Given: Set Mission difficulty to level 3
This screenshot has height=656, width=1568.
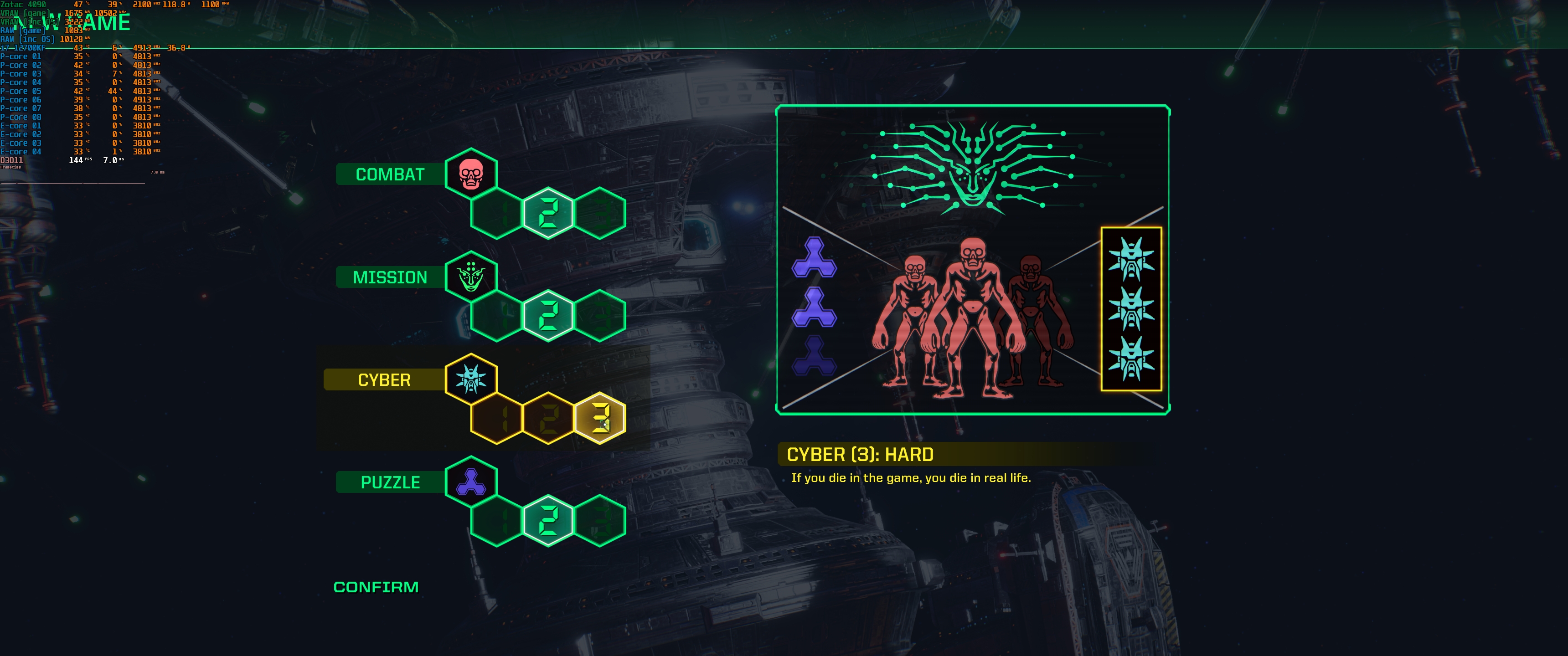Looking at the screenshot, I should 599,316.
